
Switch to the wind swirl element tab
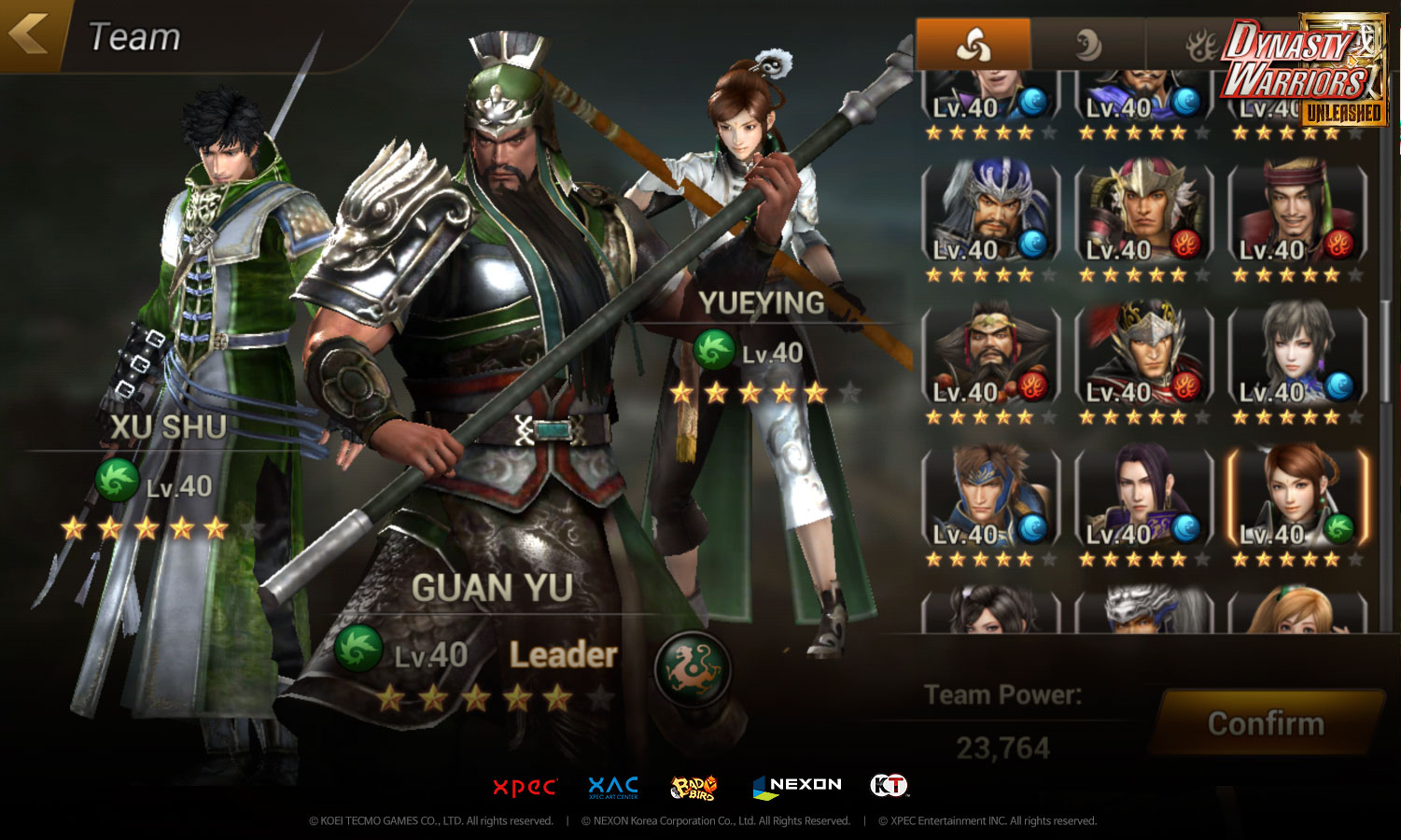[973, 44]
